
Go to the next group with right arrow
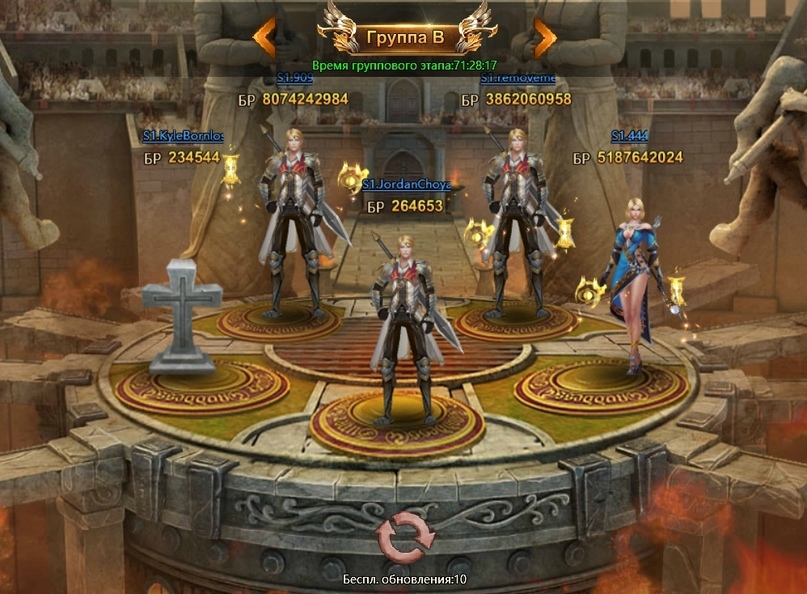[x=544, y=38]
